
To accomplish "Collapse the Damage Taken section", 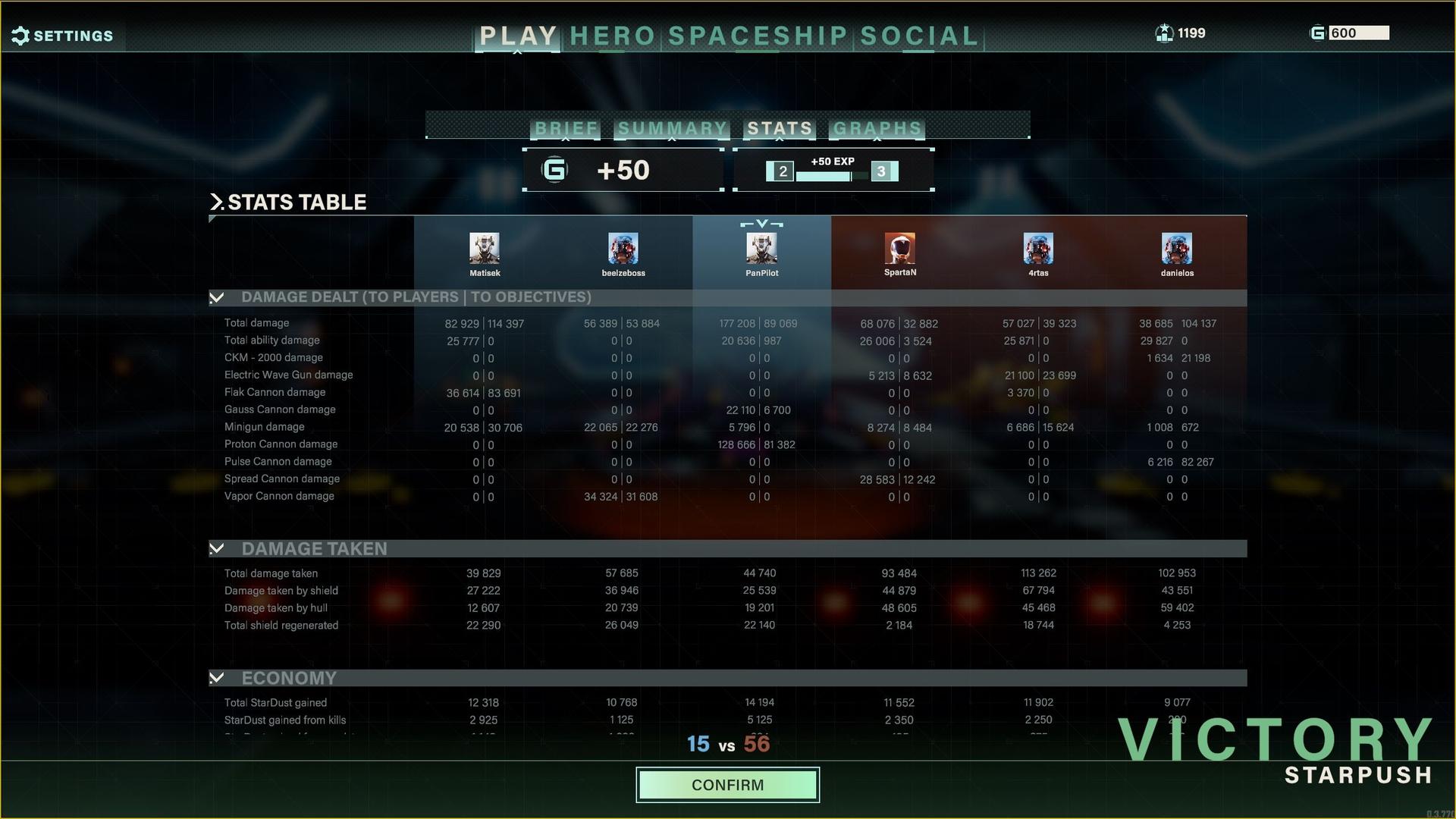I will [x=217, y=548].
